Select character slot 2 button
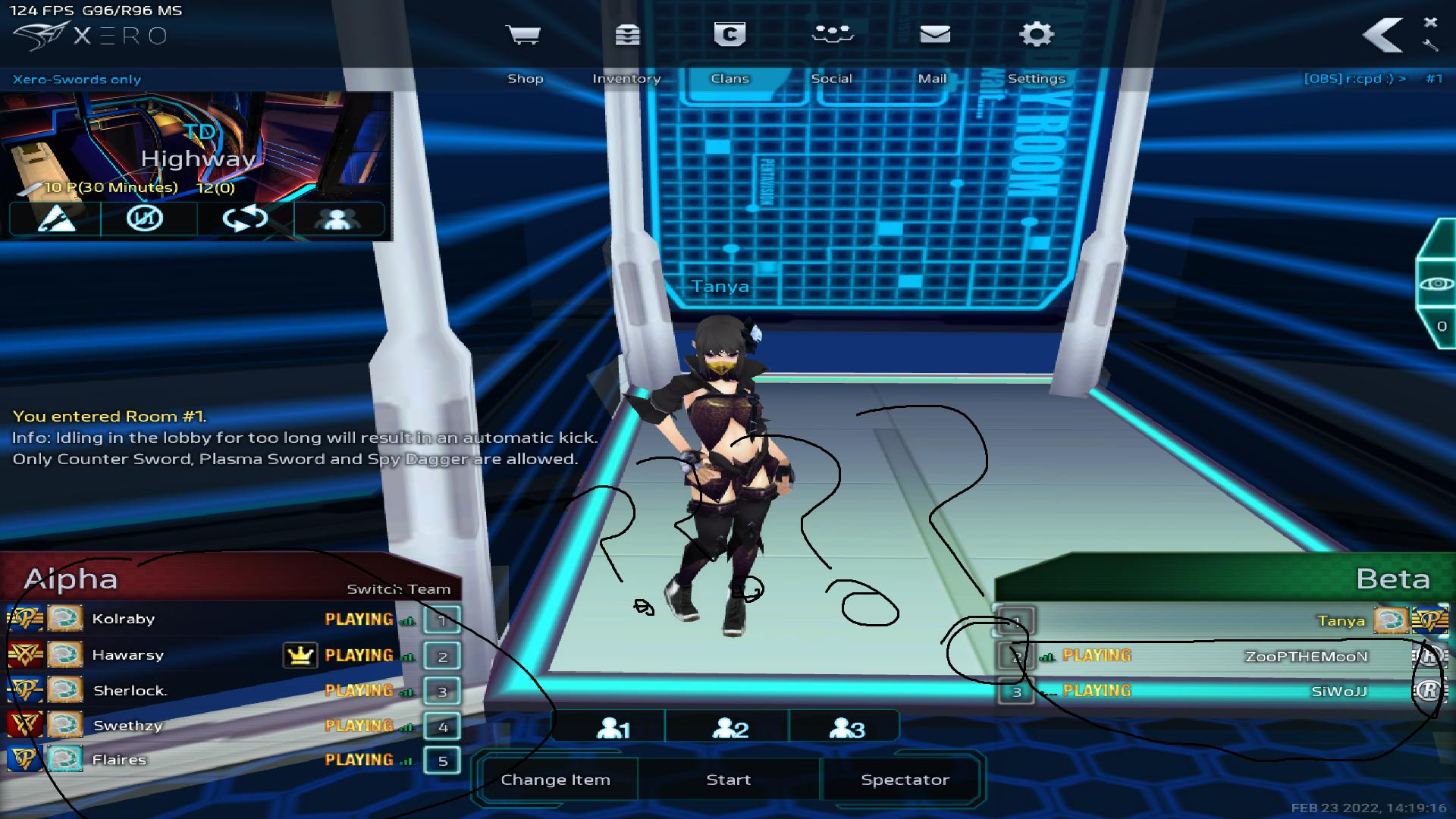The height and width of the screenshot is (819, 1456). [730, 728]
